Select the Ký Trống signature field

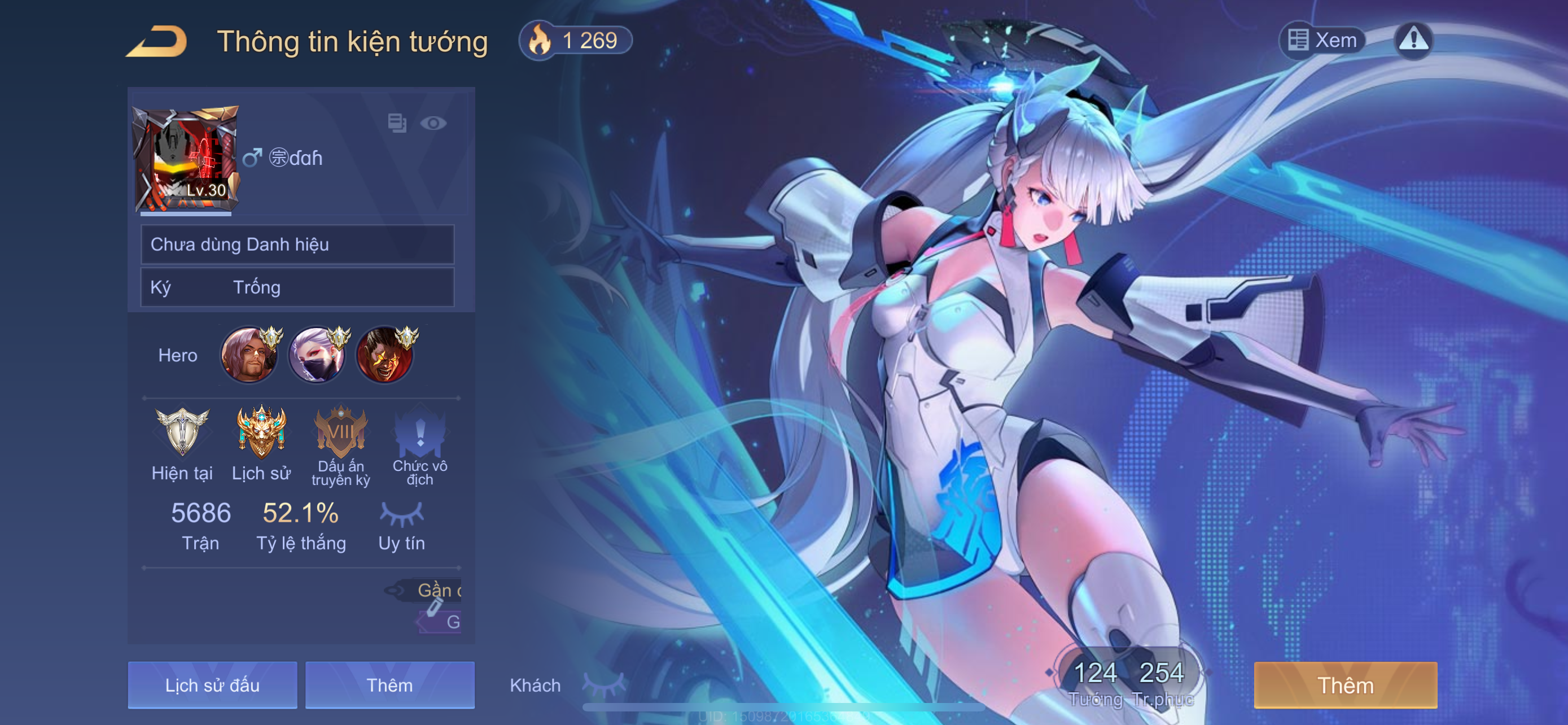tap(297, 287)
